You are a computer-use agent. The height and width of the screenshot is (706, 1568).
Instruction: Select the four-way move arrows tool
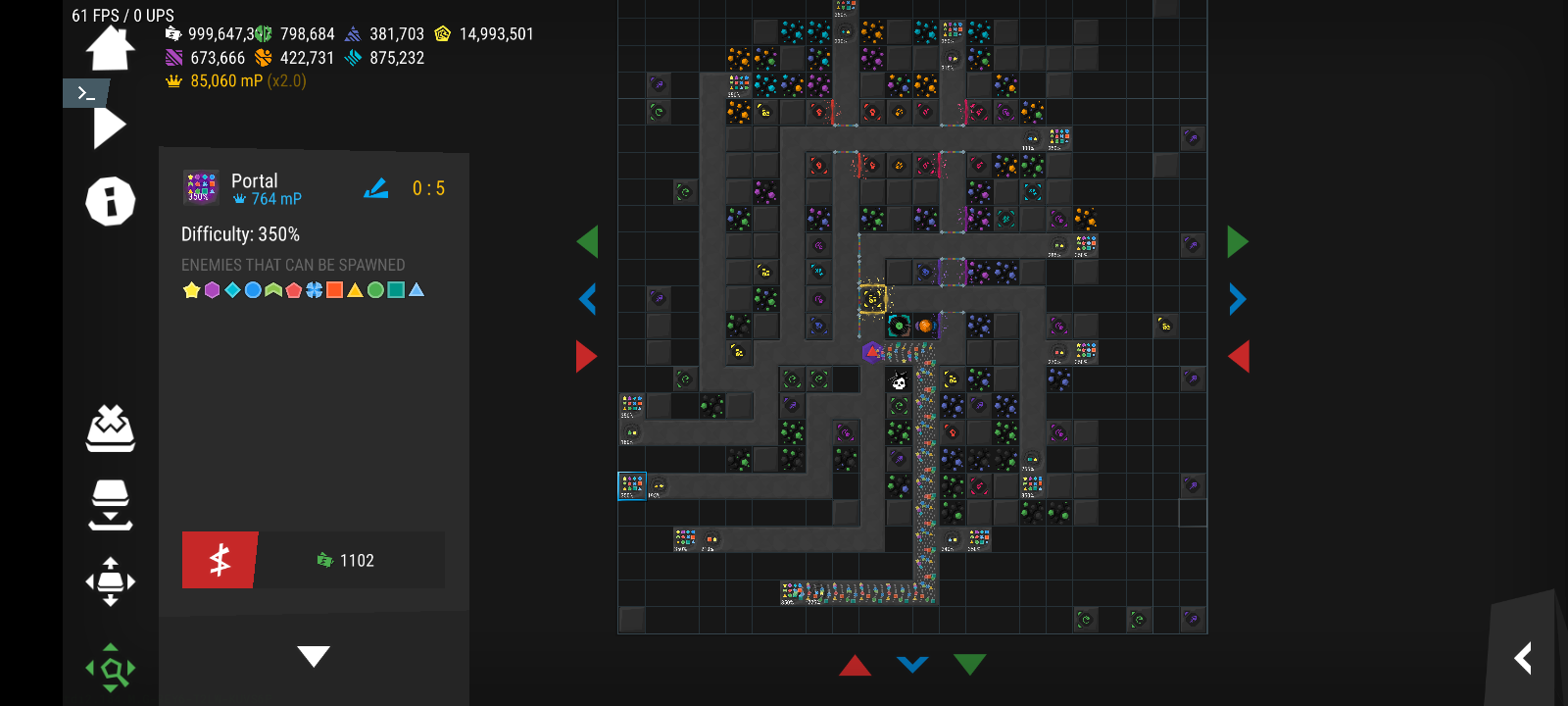[110, 581]
